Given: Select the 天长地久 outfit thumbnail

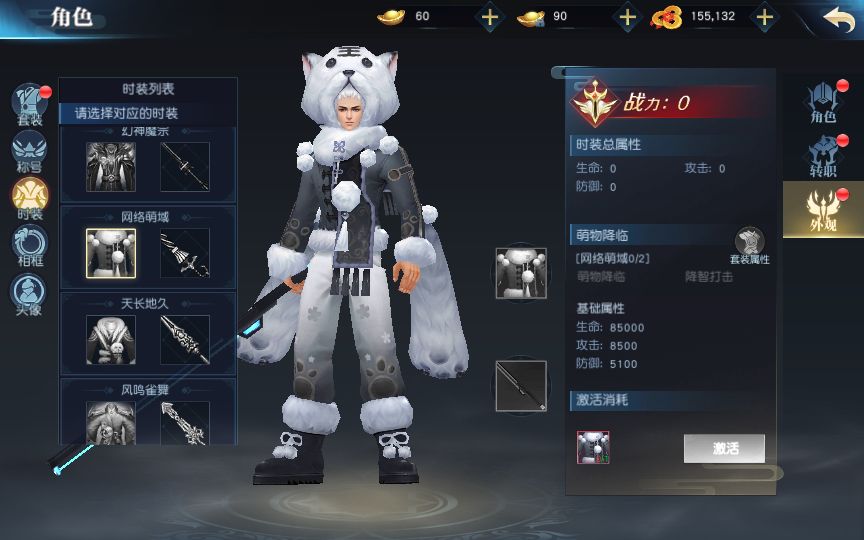Looking at the screenshot, I should pyautogui.click(x=111, y=340).
